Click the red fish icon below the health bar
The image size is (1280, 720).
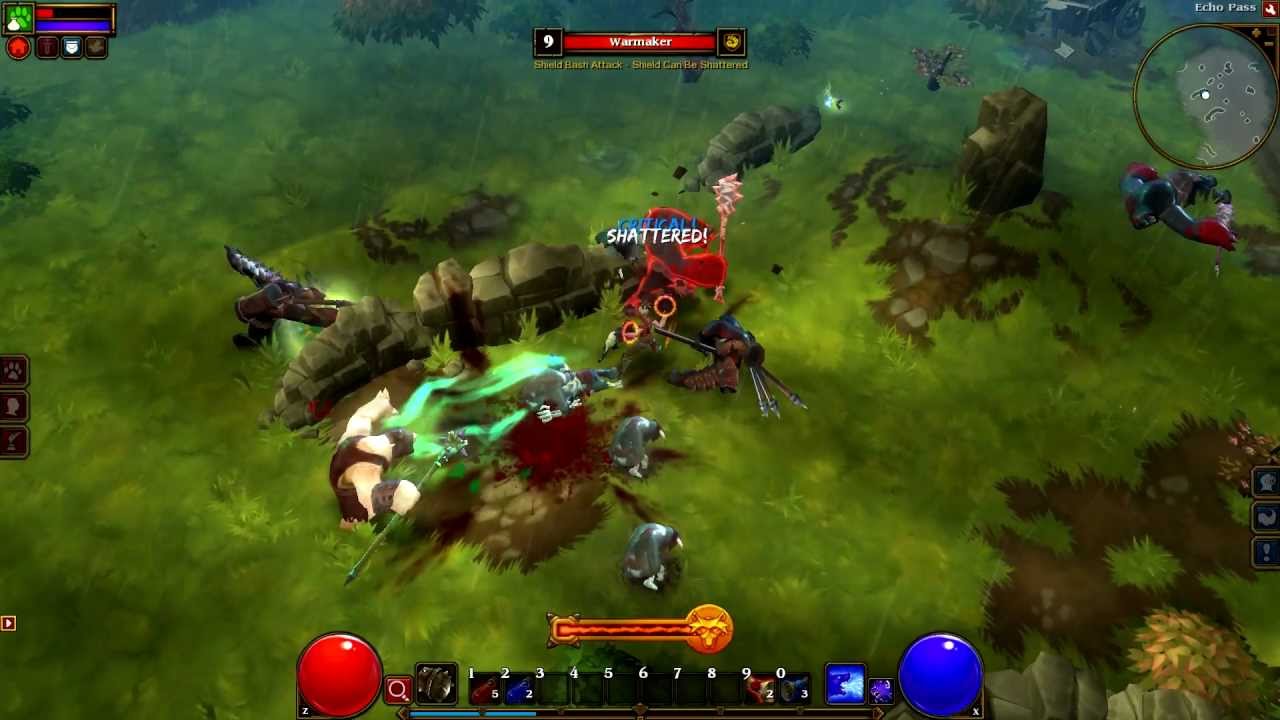coord(46,46)
